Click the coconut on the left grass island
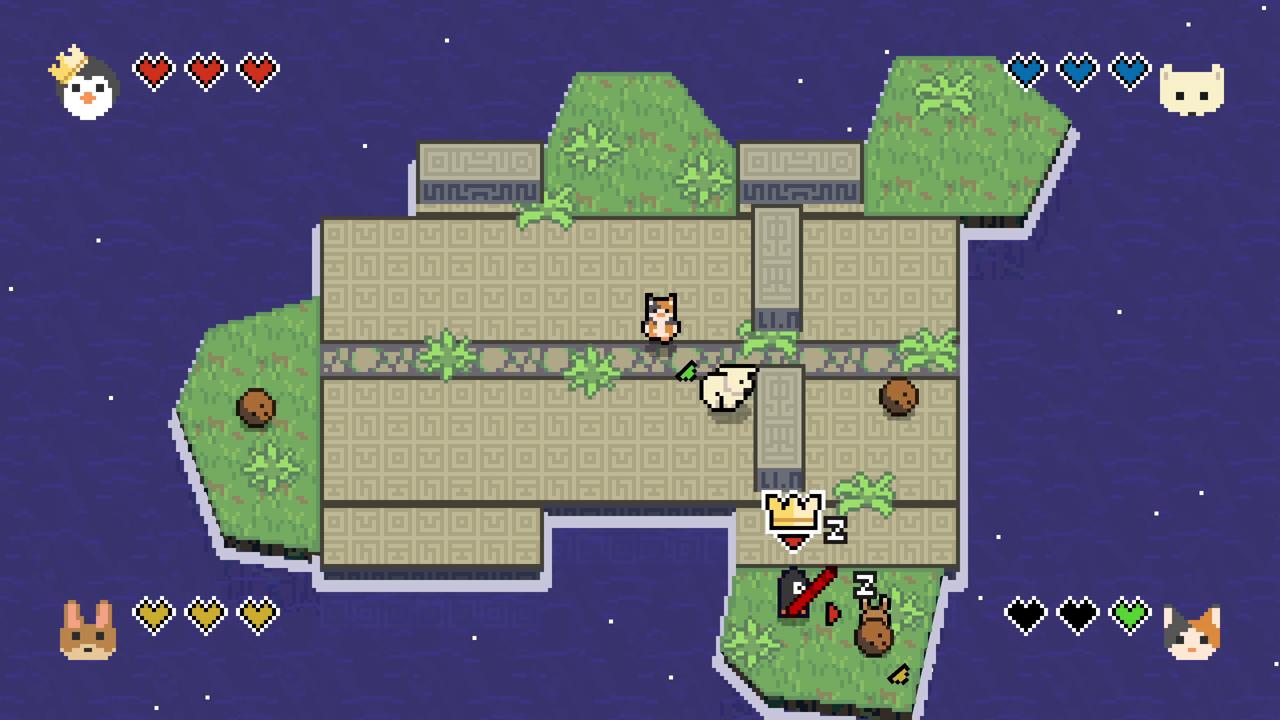 pyautogui.click(x=257, y=408)
